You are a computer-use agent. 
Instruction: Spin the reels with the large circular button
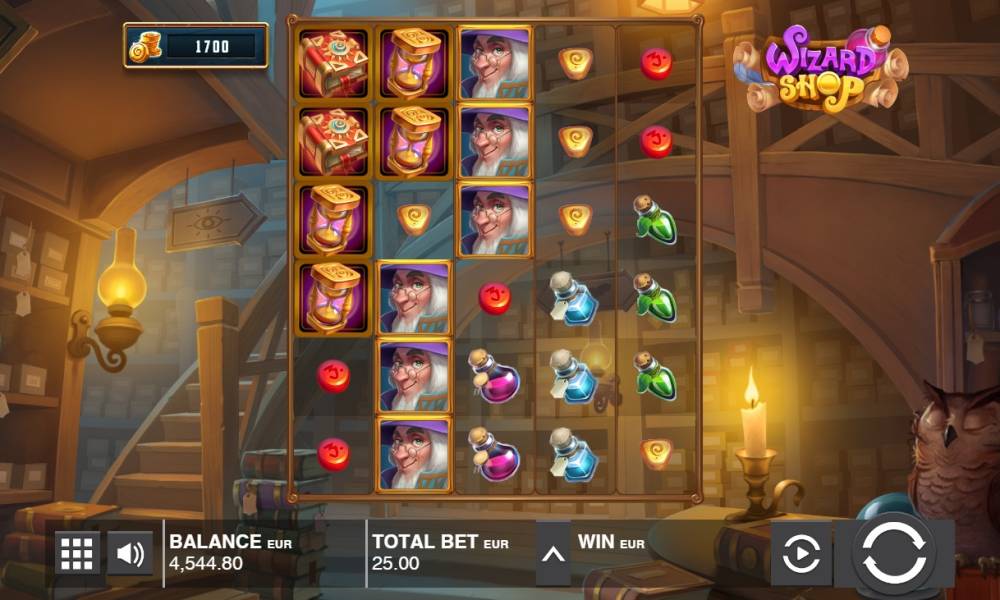tap(893, 553)
